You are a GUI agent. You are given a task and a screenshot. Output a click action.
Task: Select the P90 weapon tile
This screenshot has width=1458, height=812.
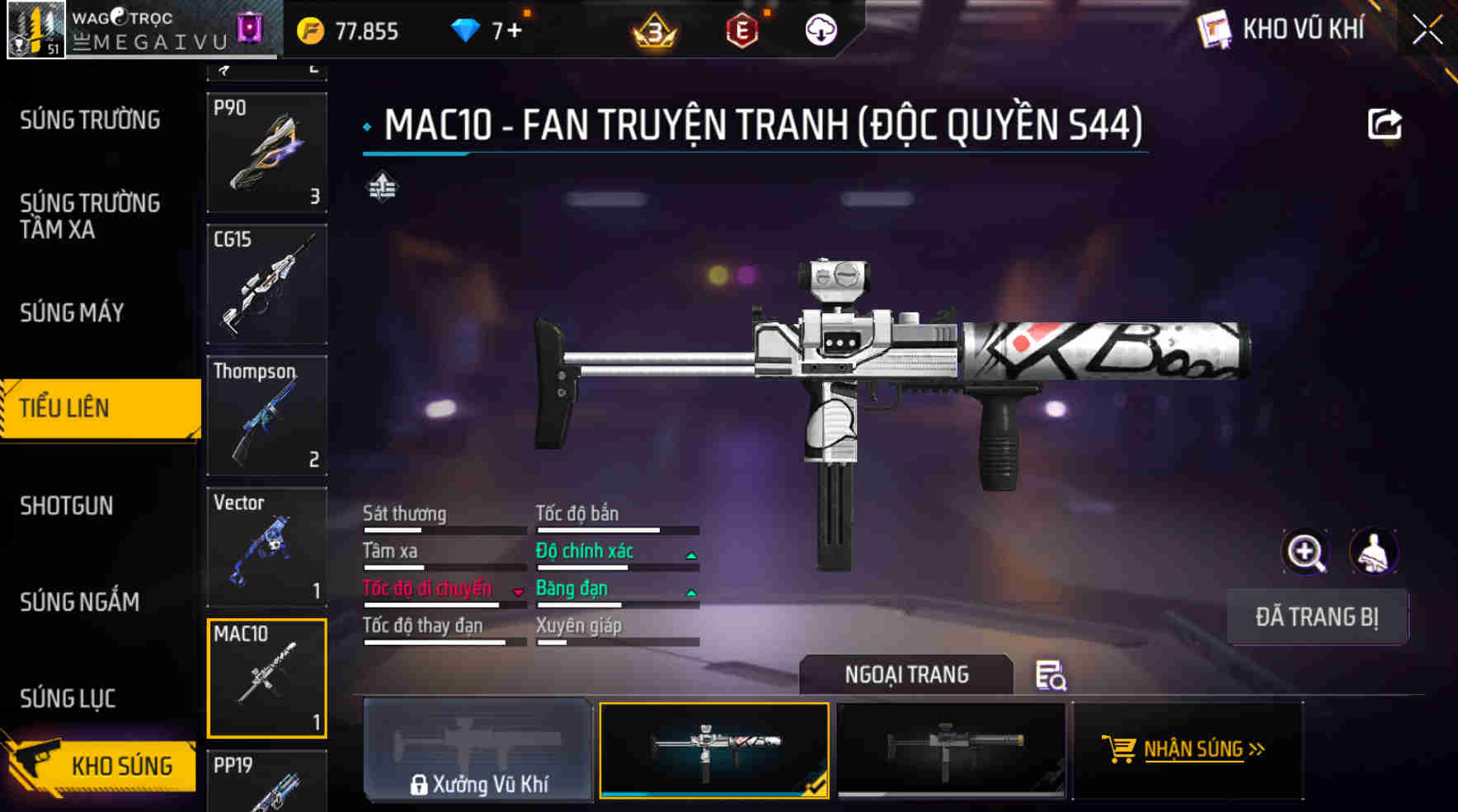click(266, 153)
